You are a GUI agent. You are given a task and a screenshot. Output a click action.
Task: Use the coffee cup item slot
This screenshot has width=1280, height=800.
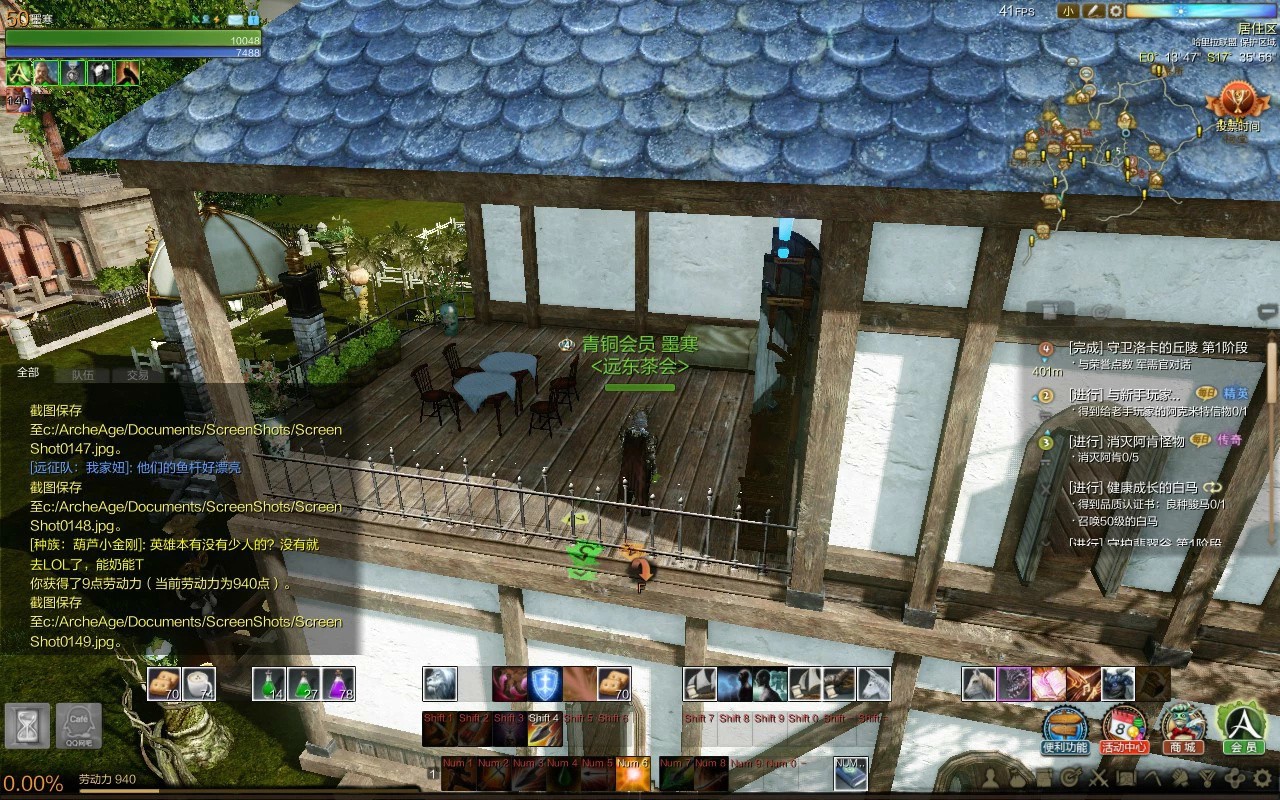(198, 684)
